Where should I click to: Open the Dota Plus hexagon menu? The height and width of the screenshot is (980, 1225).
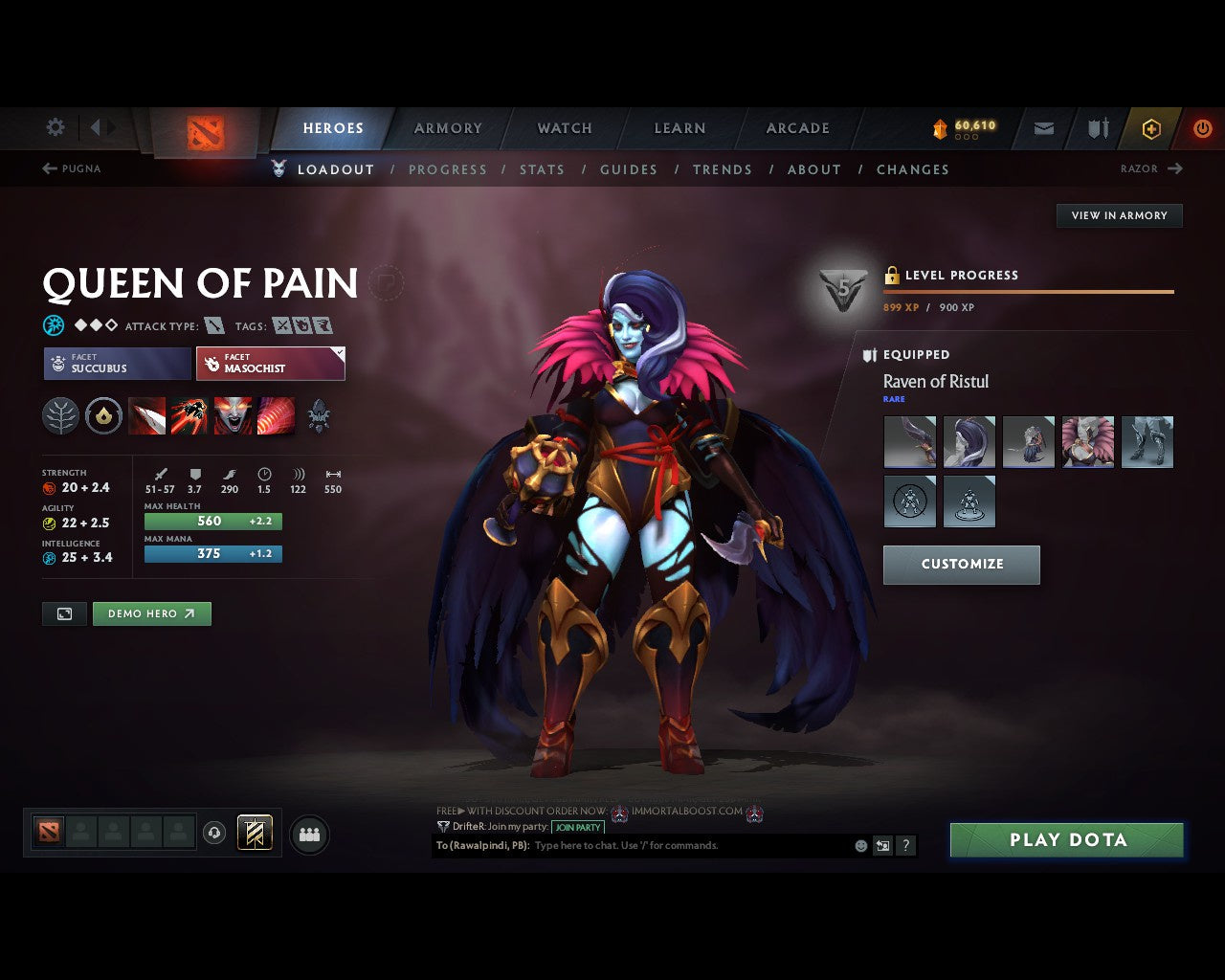(x=1151, y=127)
